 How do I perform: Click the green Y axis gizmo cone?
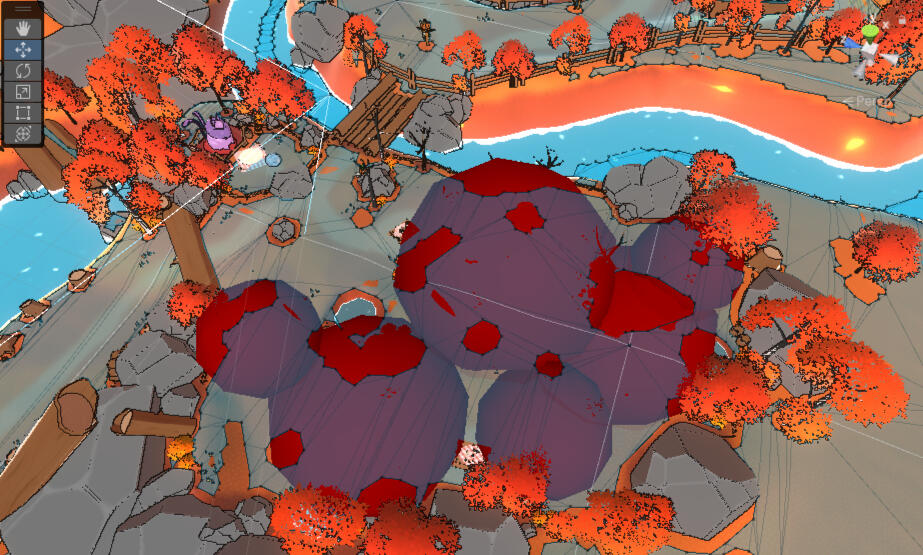click(x=871, y=31)
